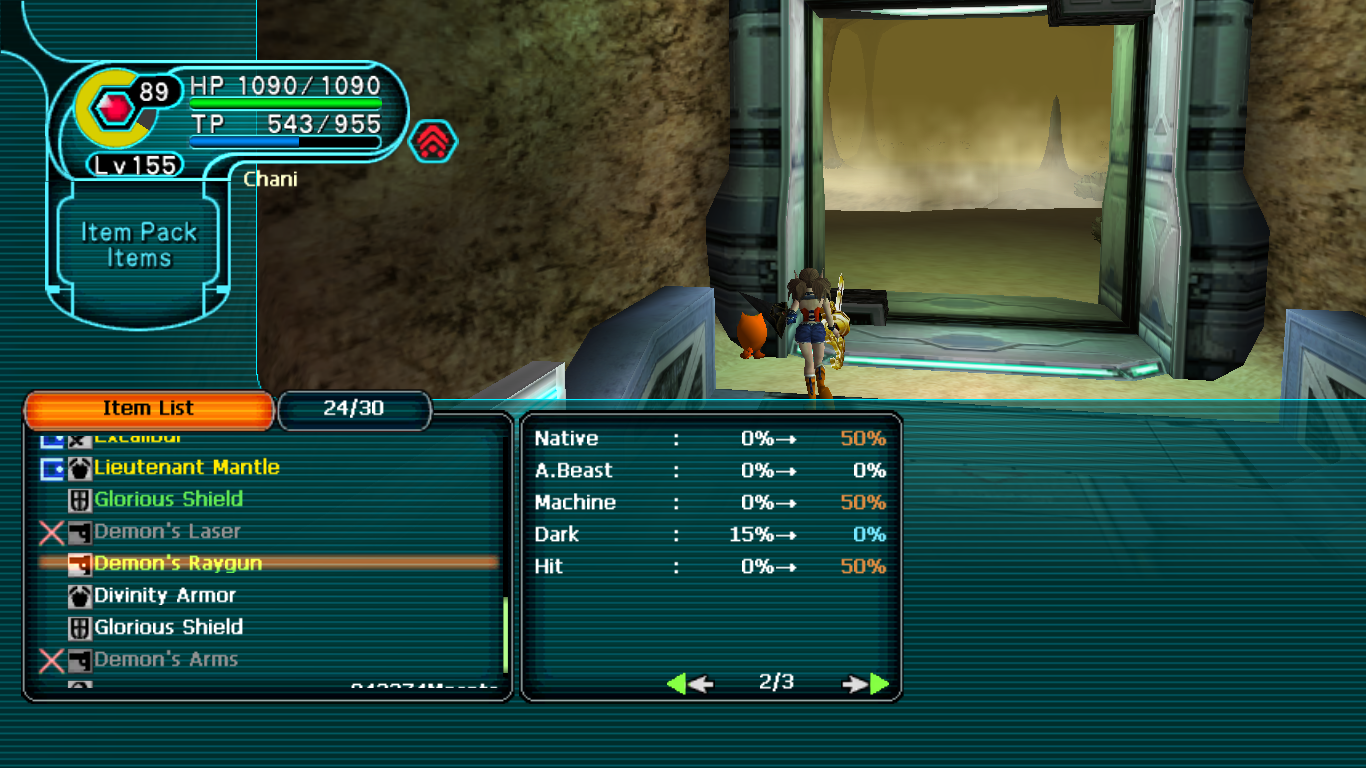Select Divinity Armor from the list

(x=165, y=596)
